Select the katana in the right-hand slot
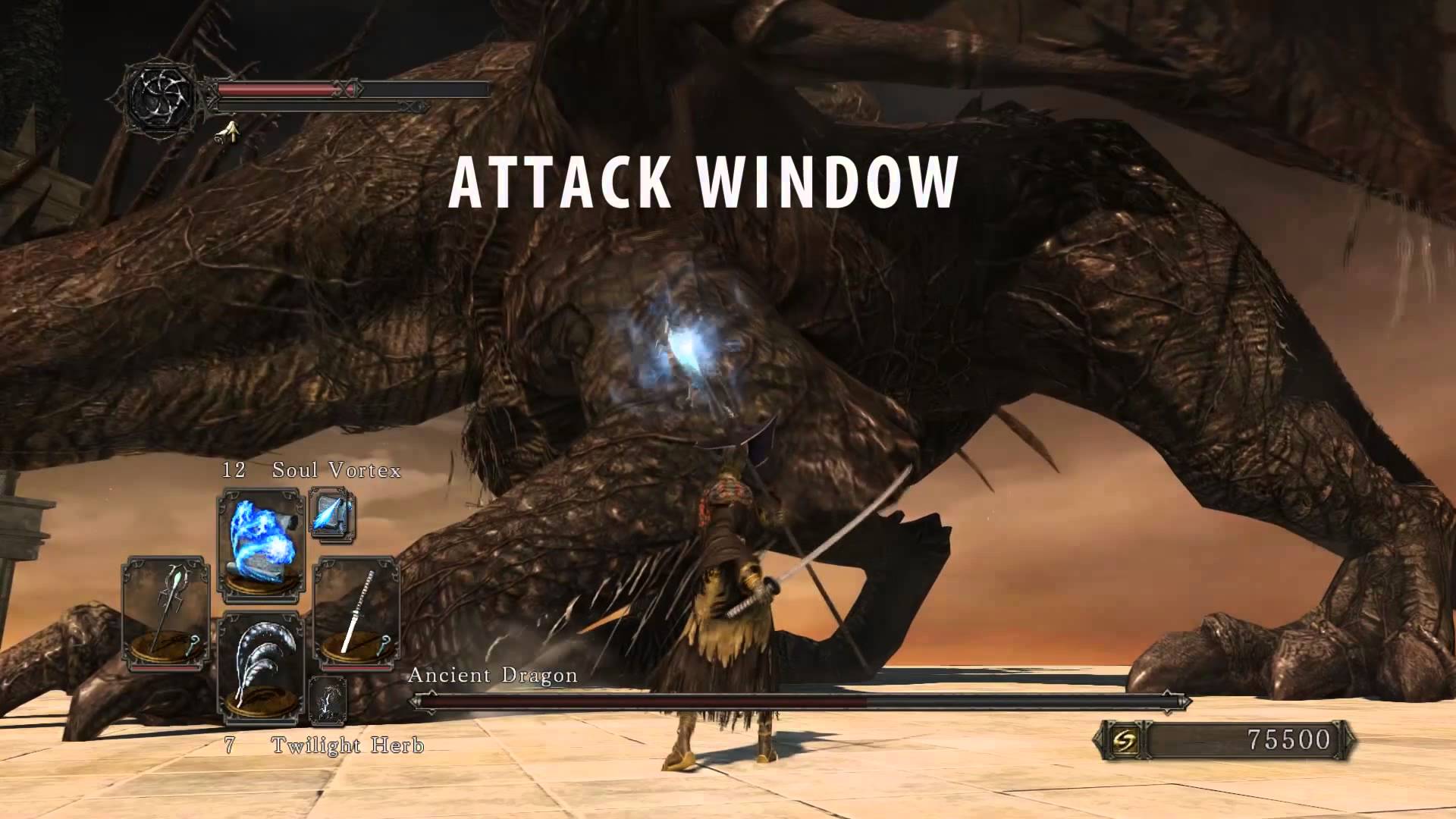 [x=356, y=613]
